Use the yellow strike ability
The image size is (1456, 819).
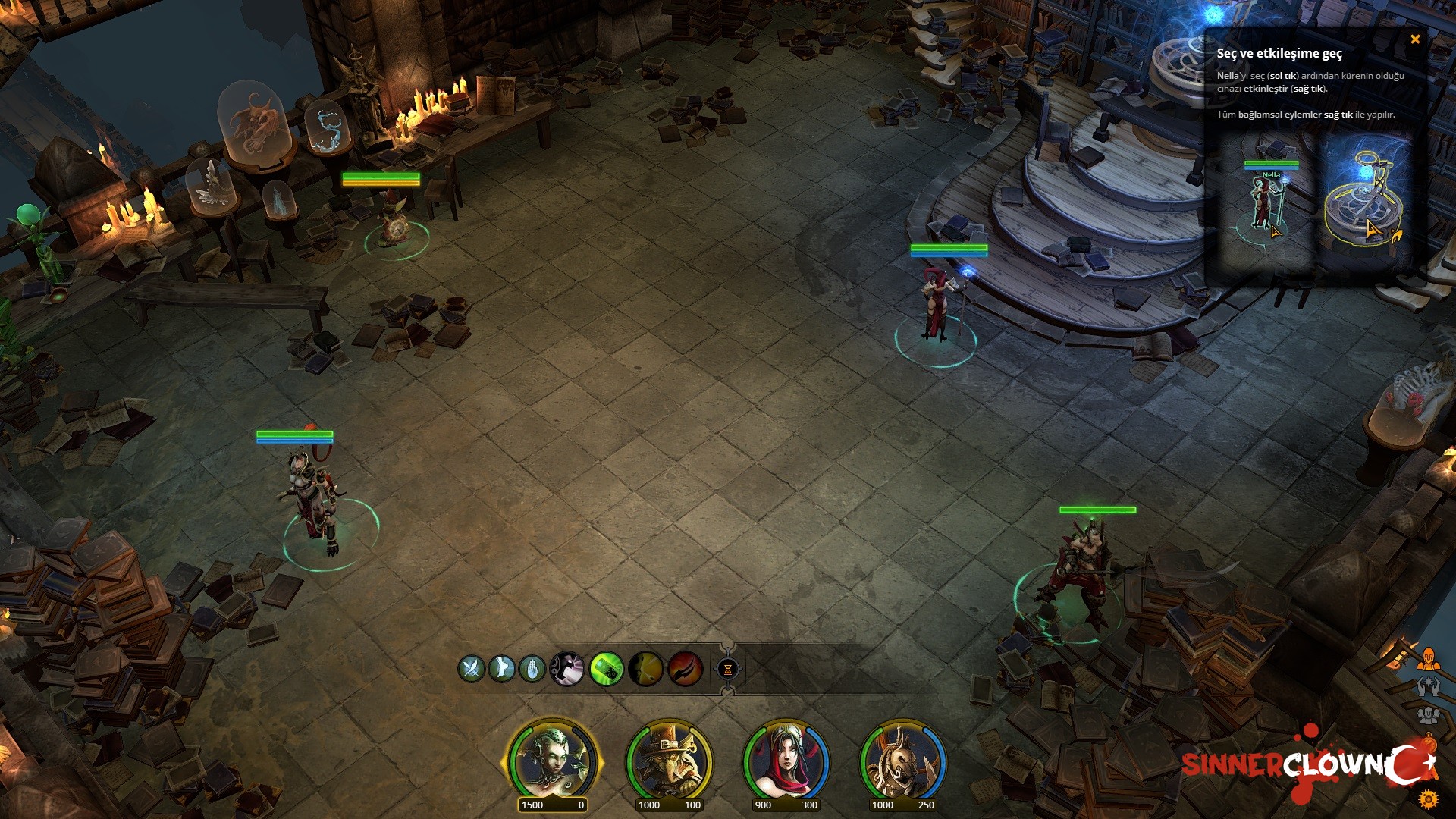click(x=646, y=669)
